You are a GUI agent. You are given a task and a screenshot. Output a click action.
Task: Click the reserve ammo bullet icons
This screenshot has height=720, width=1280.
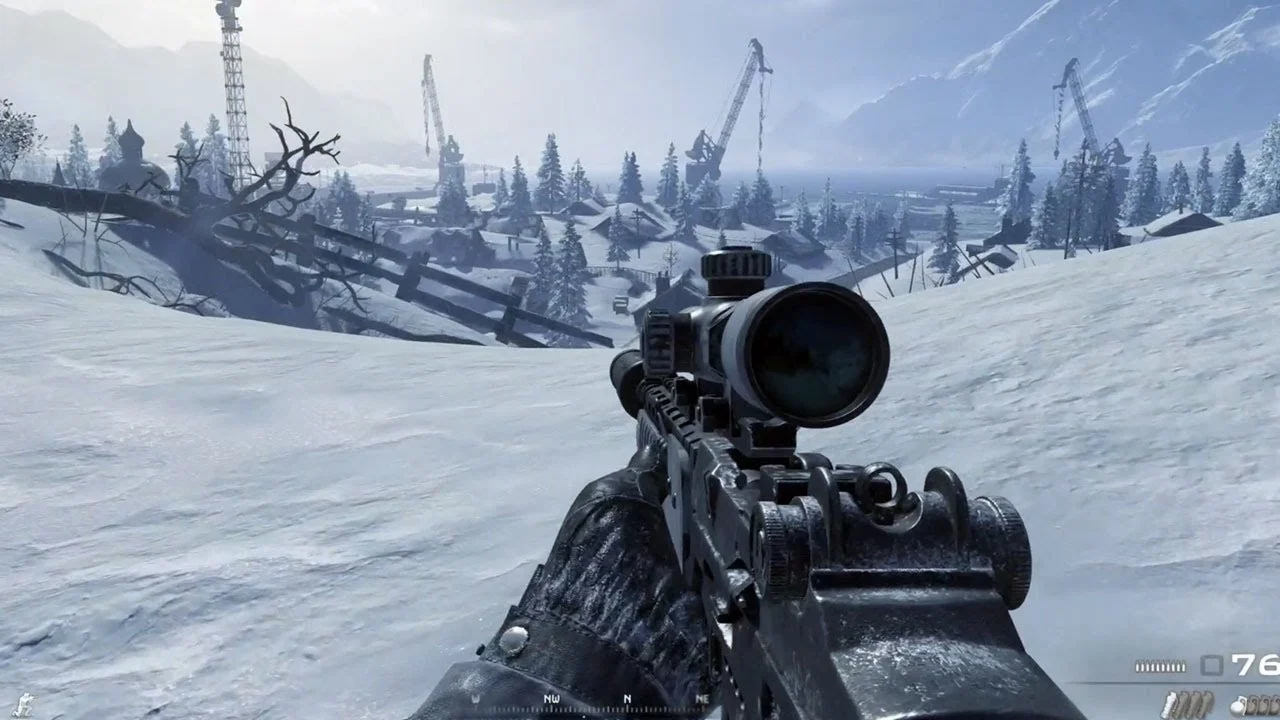tap(1162, 665)
